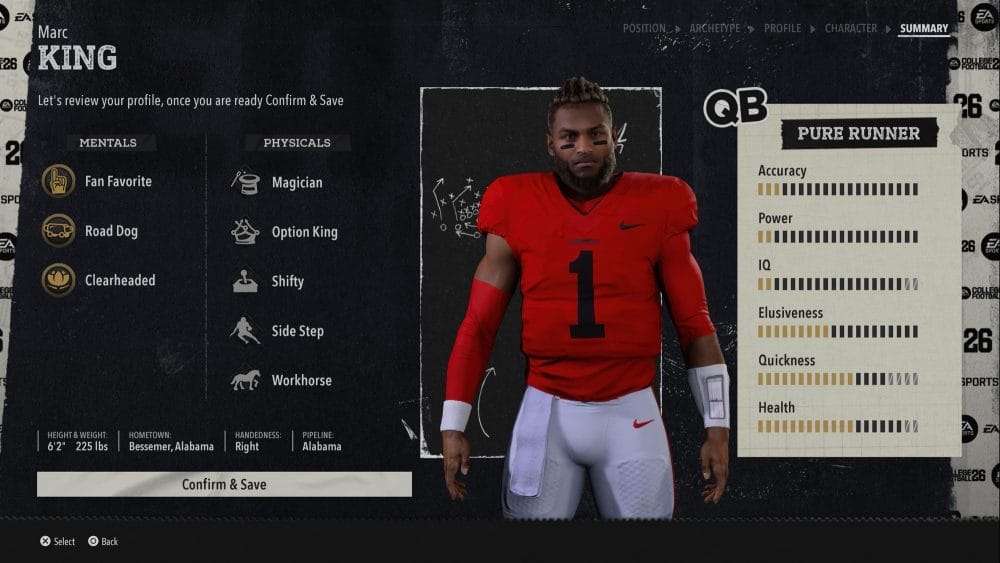Select the Fan Favorite mental ability
Viewport: 1000px width, 563px height.
click(x=117, y=181)
